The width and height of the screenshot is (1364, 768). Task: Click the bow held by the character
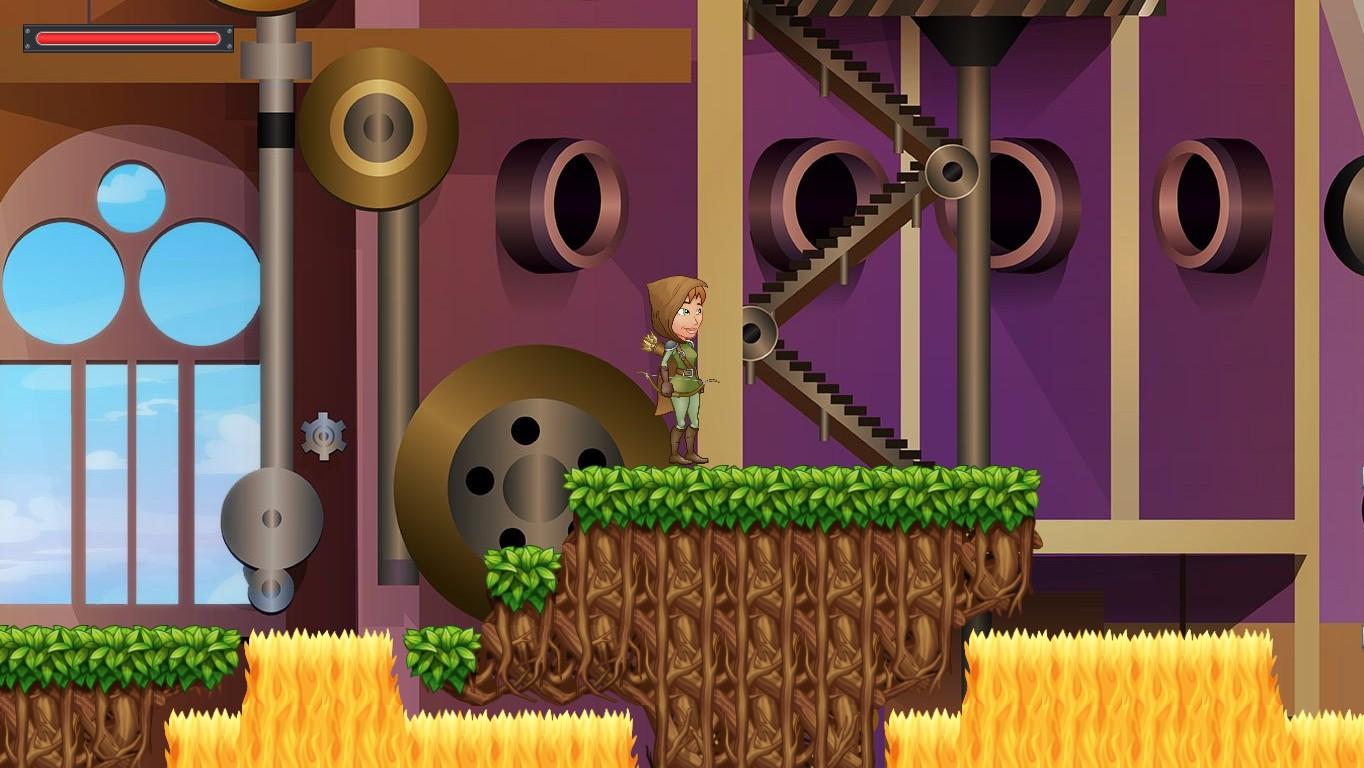click(655, 390)
